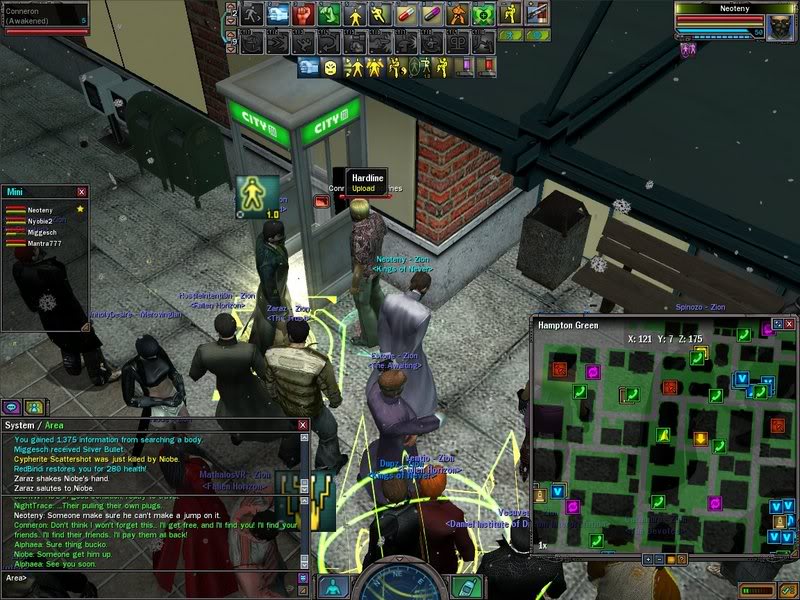The height and width of the screenshot is (600, 800).
Task: Open the chat bubble button below Mini window
Action: [x=12, y=407]
